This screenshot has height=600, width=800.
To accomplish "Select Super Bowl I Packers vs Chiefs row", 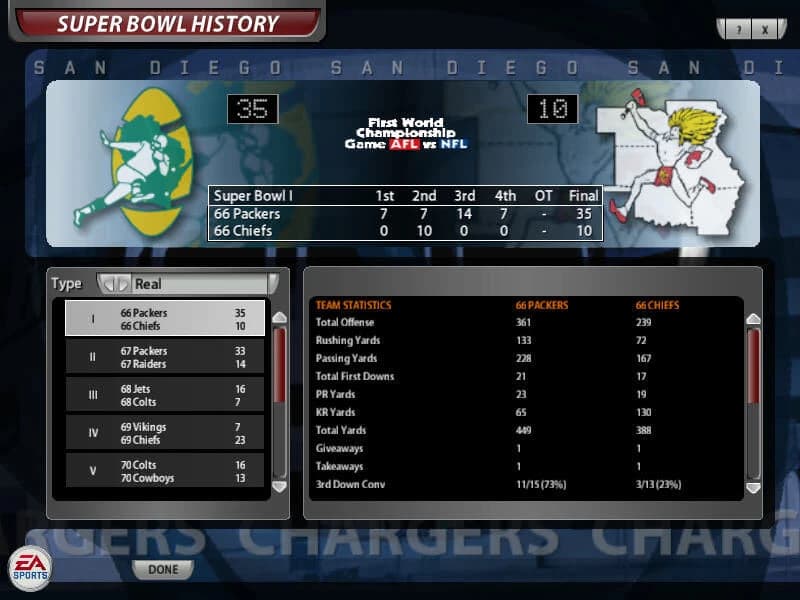I will [165, 319].
